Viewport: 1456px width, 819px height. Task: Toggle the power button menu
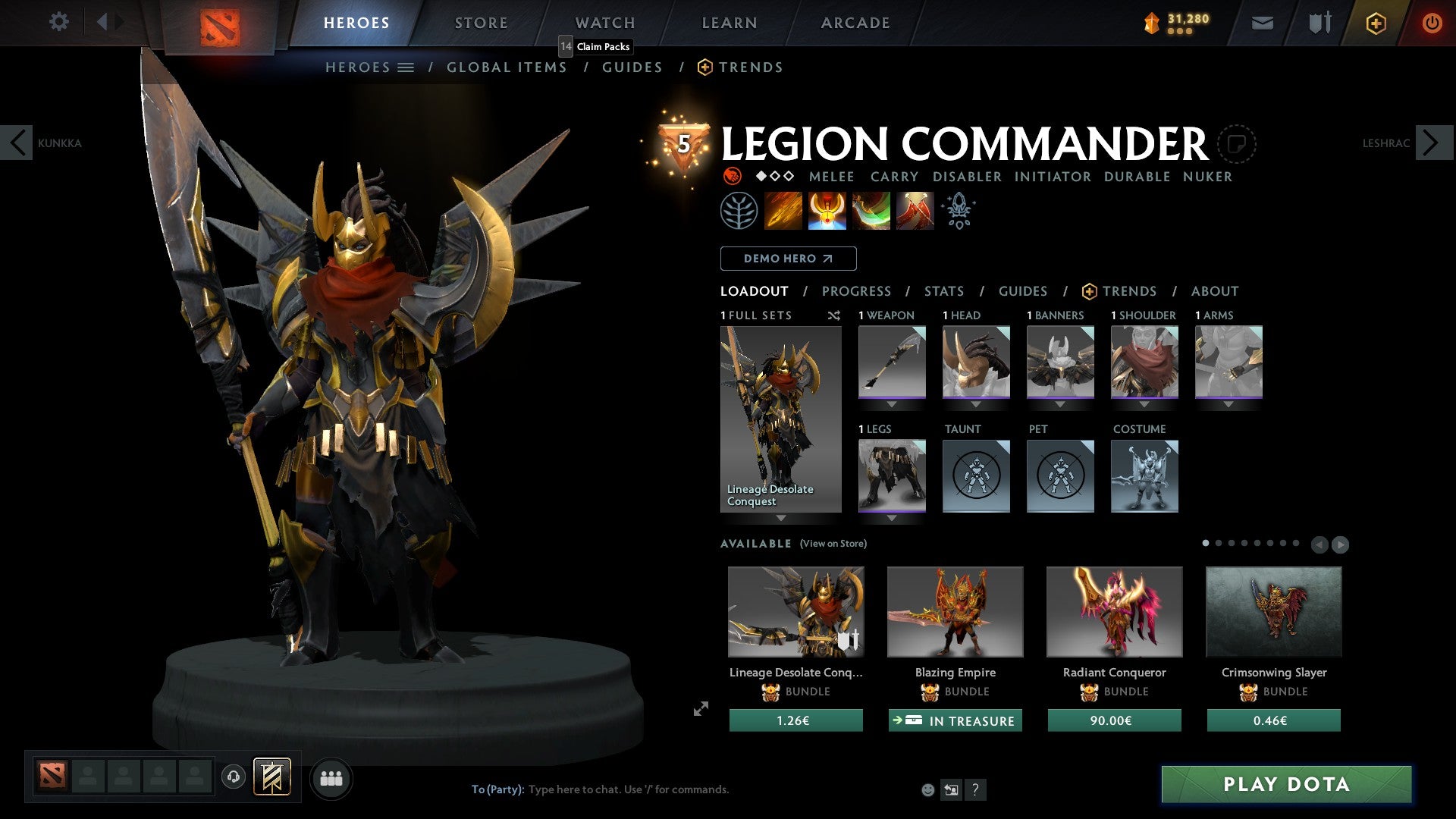(x=1432, y=22)
